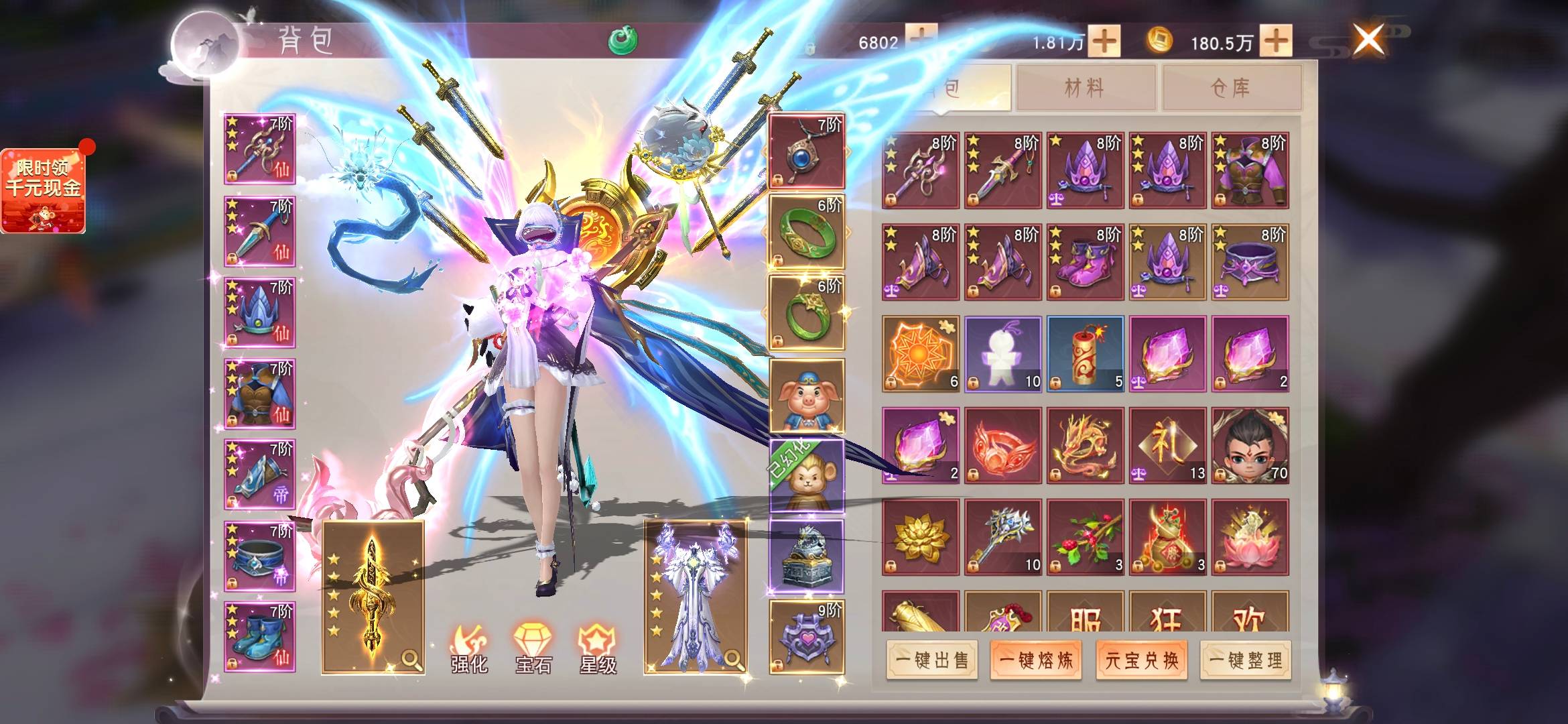Open the 限时领千元现金 promotion
Viewport: 1568px width, 724px height.
coord(44,191)
